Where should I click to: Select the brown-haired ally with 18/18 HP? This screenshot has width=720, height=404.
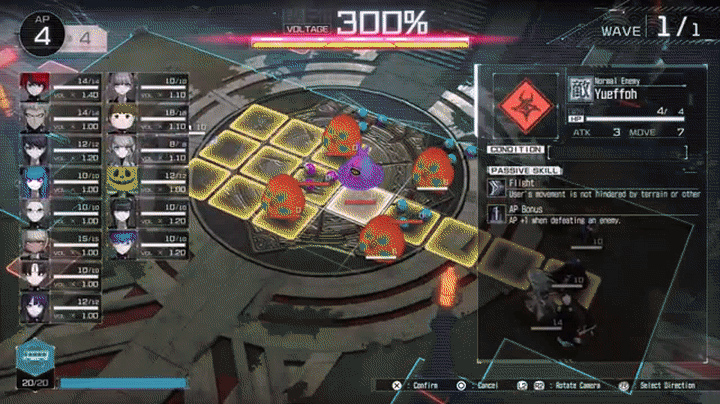click(121, 116)
